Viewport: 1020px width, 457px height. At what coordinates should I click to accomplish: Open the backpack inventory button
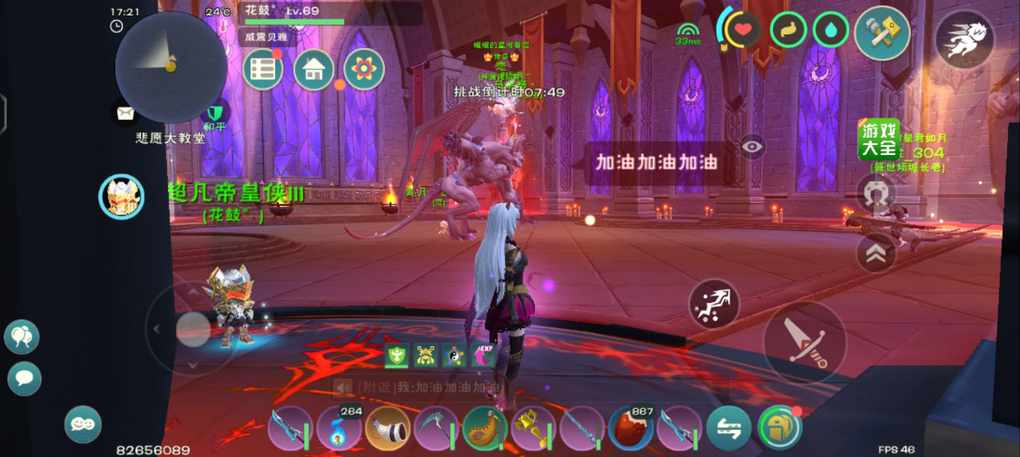(x=779, y=427)
